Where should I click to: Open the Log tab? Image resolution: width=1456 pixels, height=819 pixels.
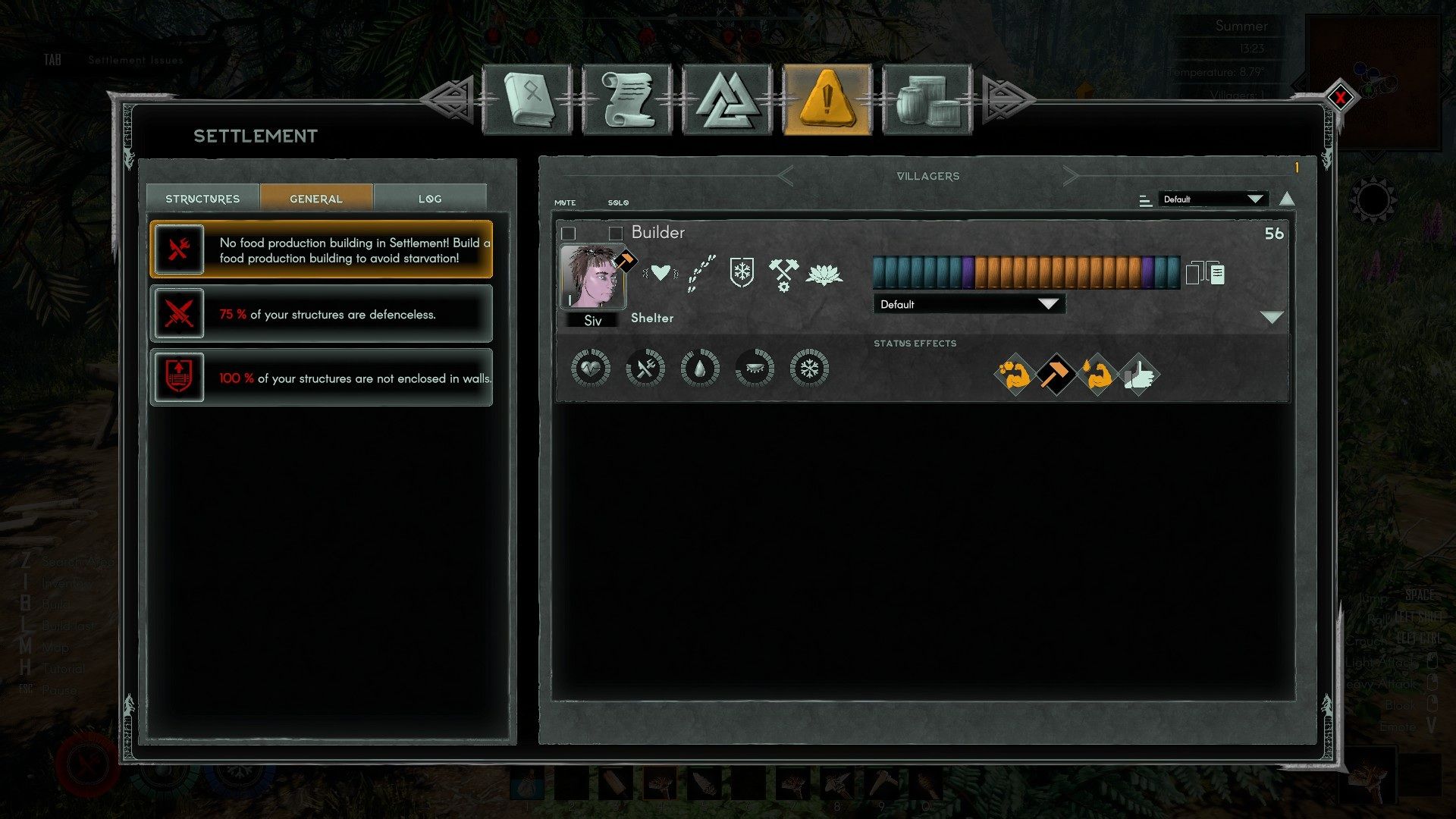pyautogui.click(x=430, y=199)
